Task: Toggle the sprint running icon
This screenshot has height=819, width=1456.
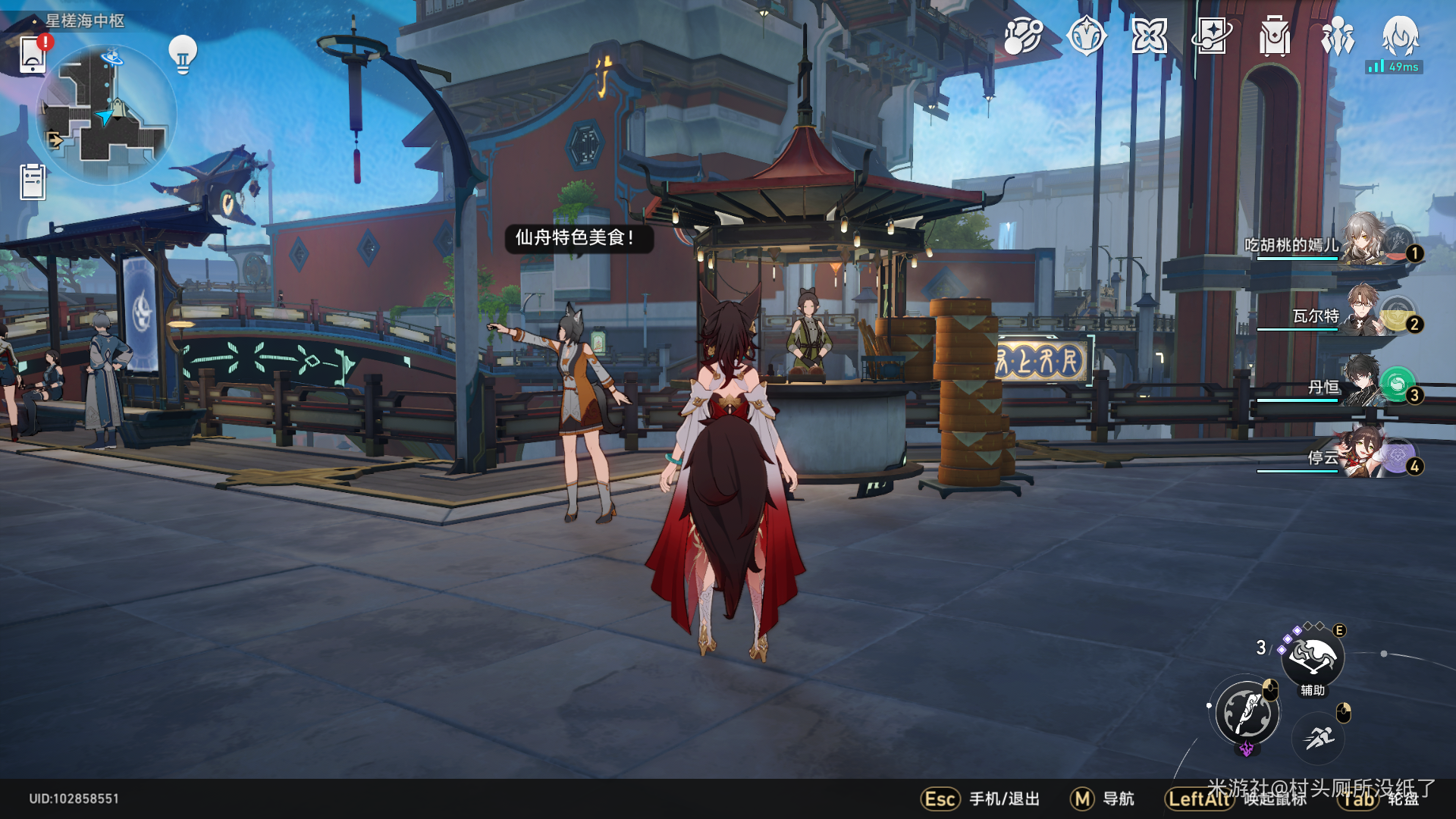Action: click(1319, 737)
